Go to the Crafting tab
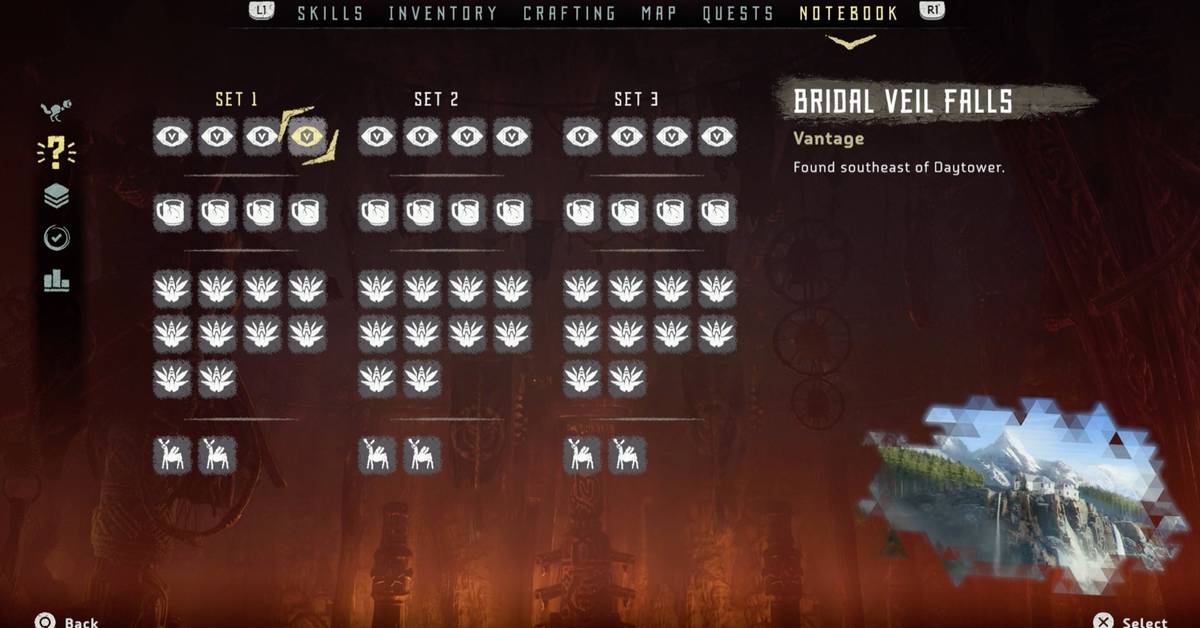The height and width of the screenshot is (628, 1200). pos(569,14)
